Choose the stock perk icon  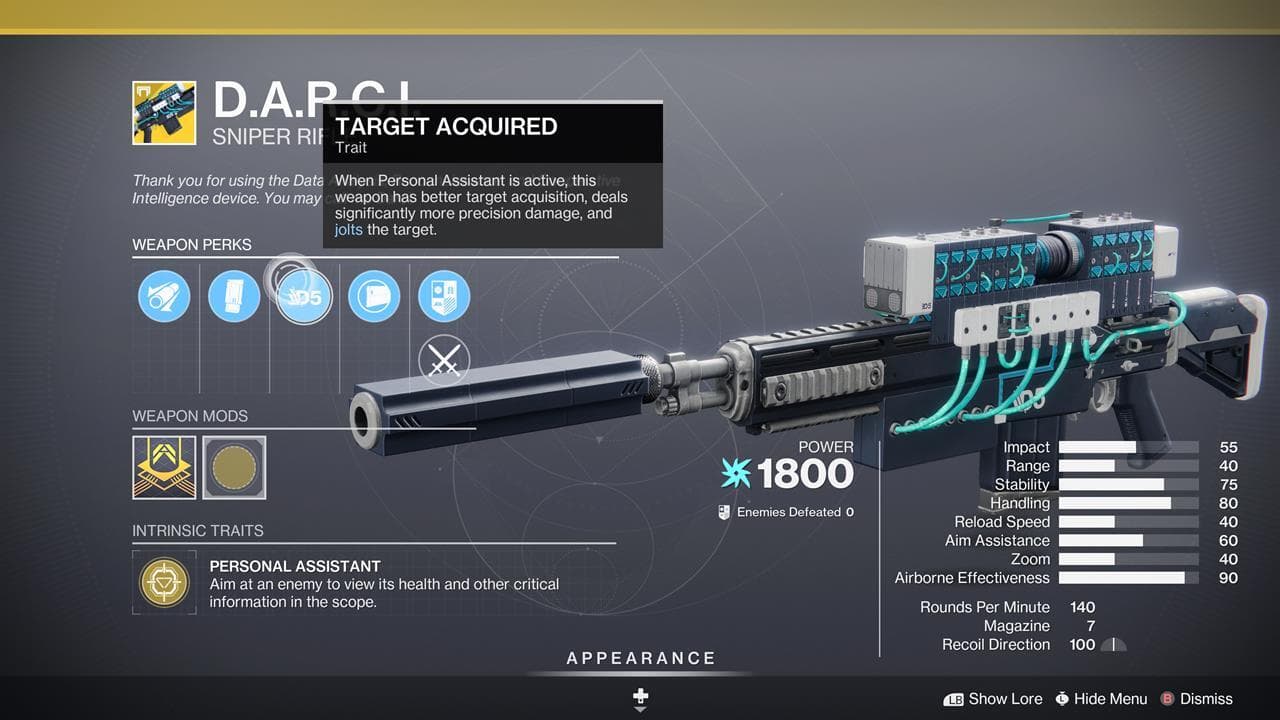click(374, 296)
